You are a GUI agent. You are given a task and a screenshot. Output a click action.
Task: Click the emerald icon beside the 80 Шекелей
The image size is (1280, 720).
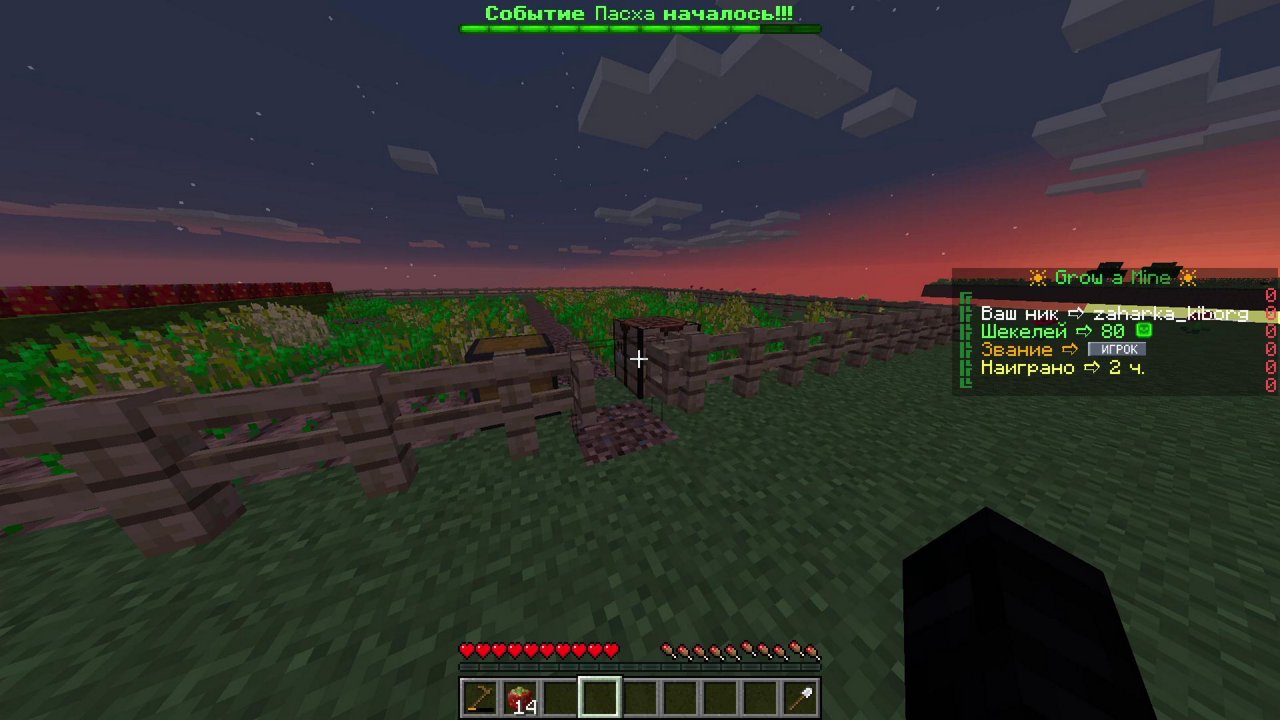tap(1143, 331)
